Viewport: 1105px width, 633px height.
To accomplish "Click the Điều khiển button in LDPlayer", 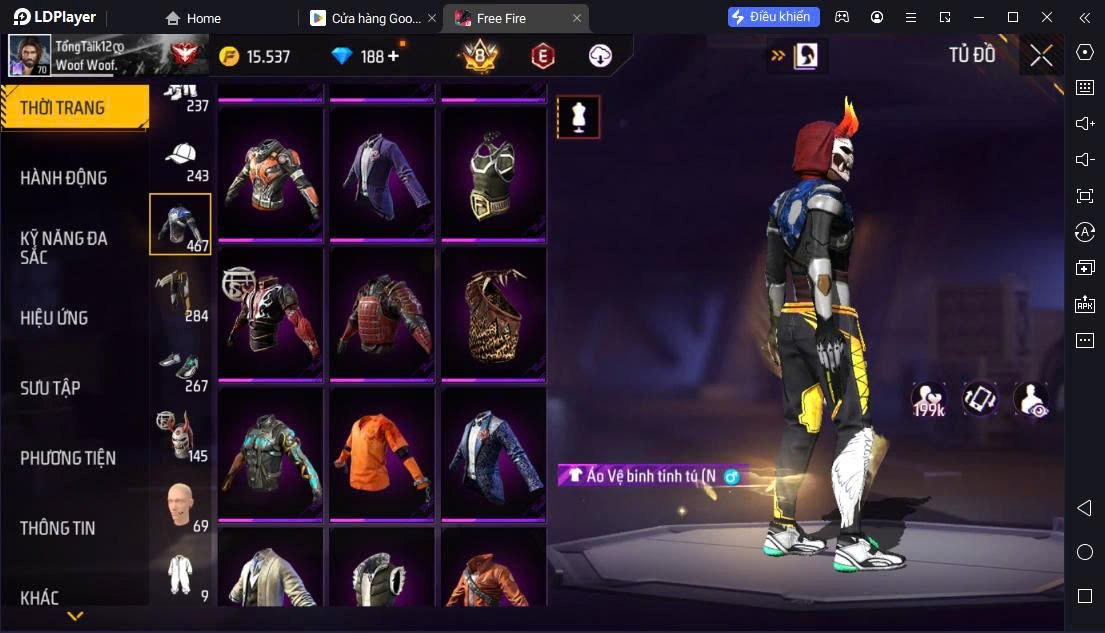I will (x=774, y=17).
